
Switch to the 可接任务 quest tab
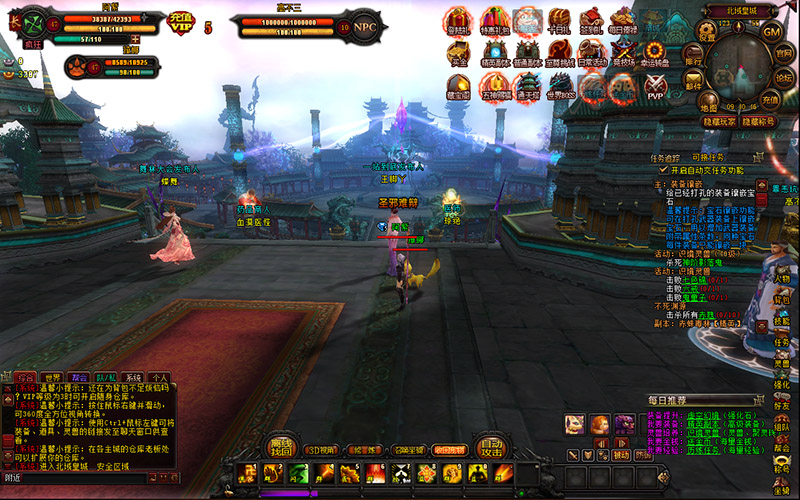[708, 158]
